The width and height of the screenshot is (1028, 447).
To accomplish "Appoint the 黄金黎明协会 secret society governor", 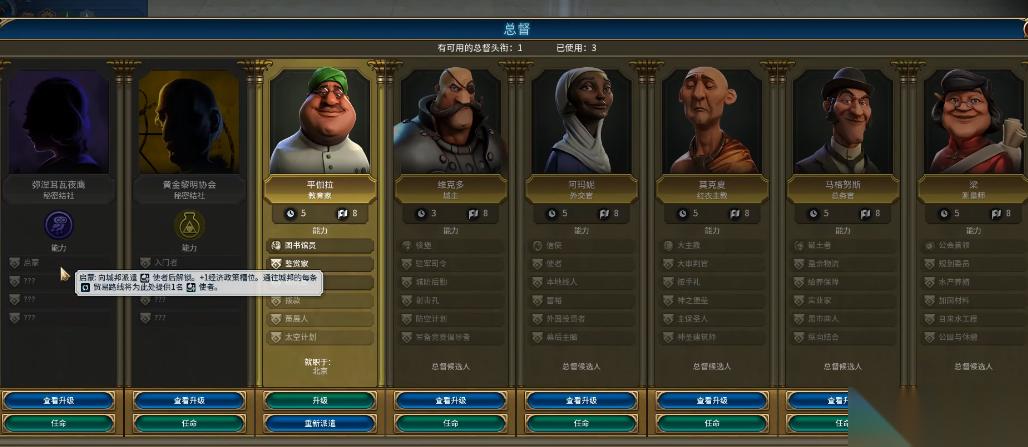I will click(189, 423).
